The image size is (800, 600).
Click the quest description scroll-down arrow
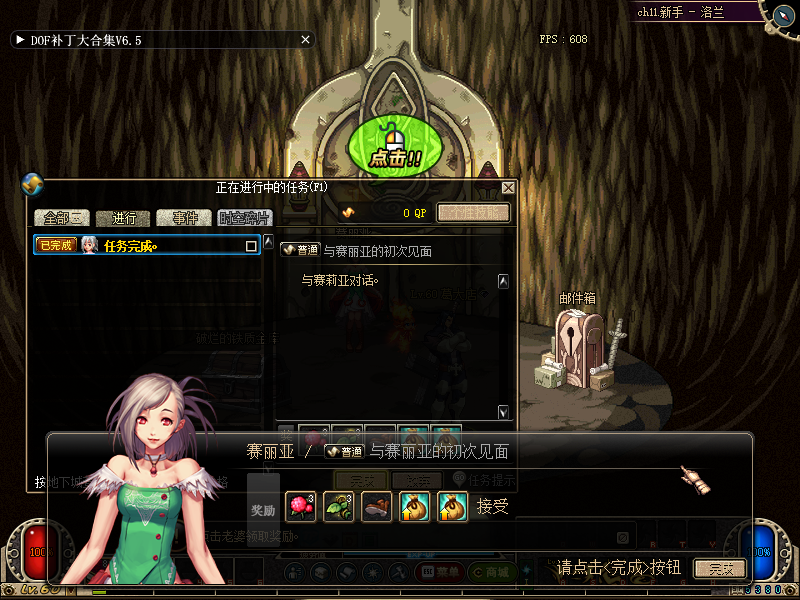point(503,412)
